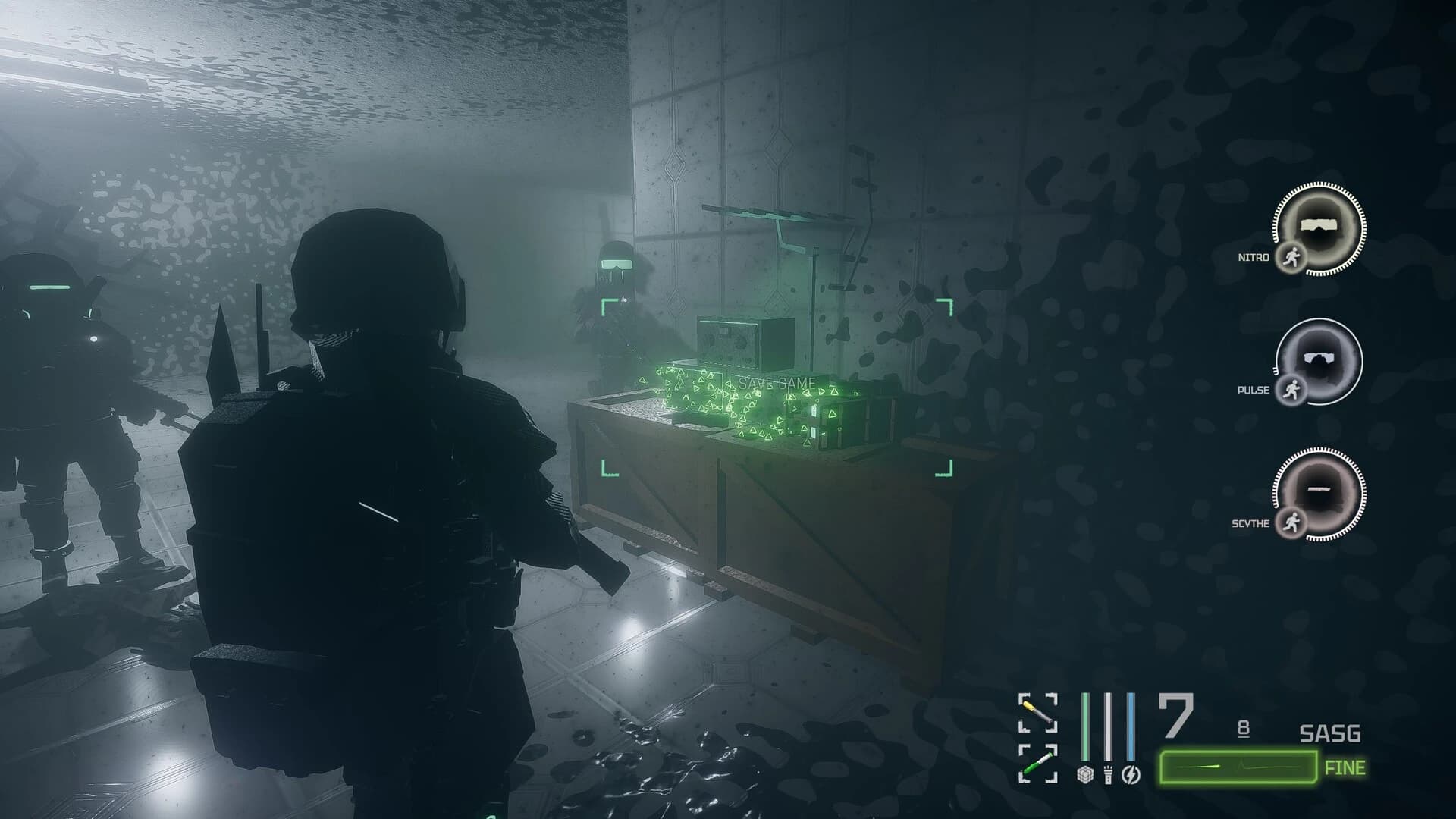Click the lightning energy icon under the blue bar
This screenshot has width=1456, height=819.
tap(1130, 773)
